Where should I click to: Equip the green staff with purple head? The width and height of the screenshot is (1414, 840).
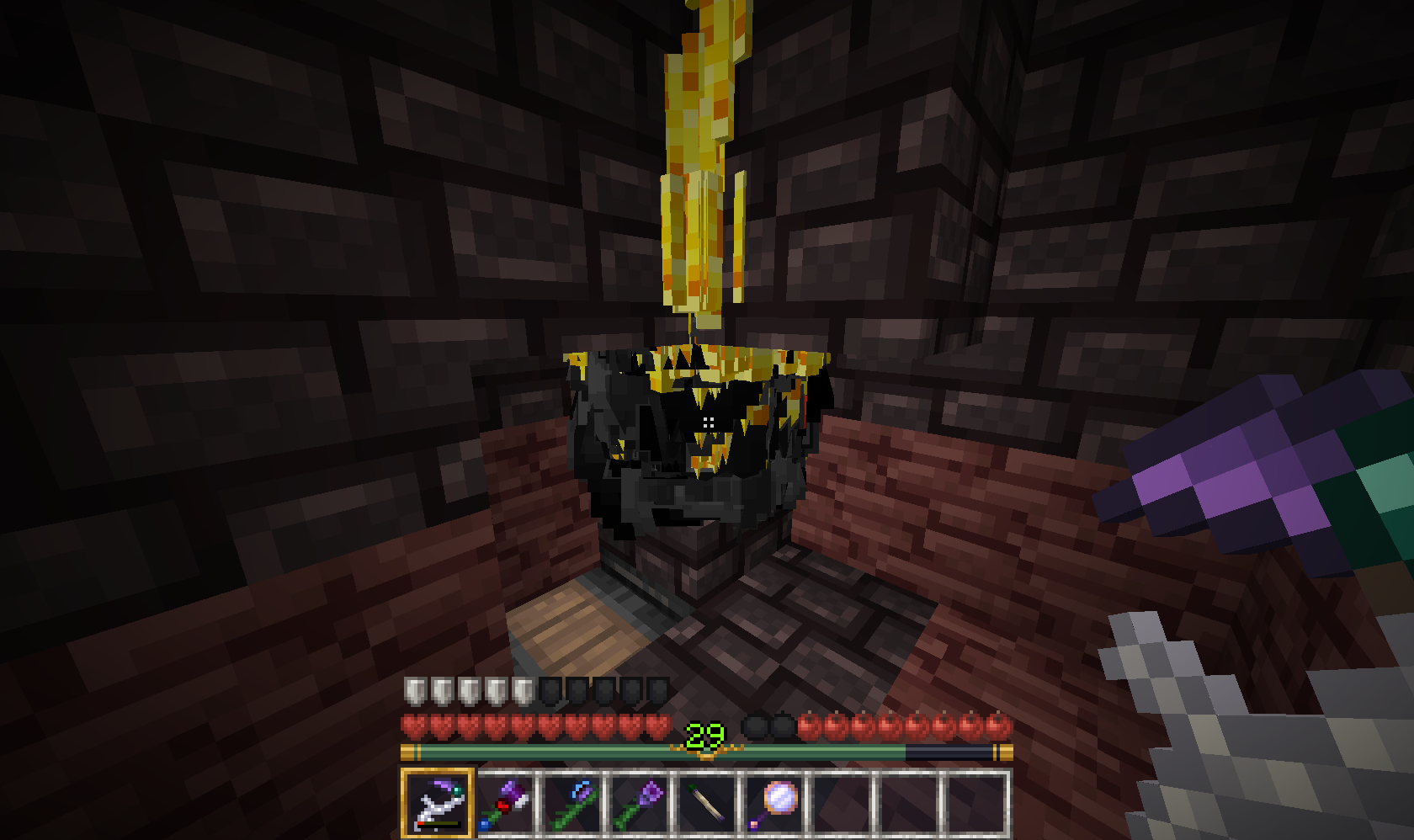coord(640,804)
